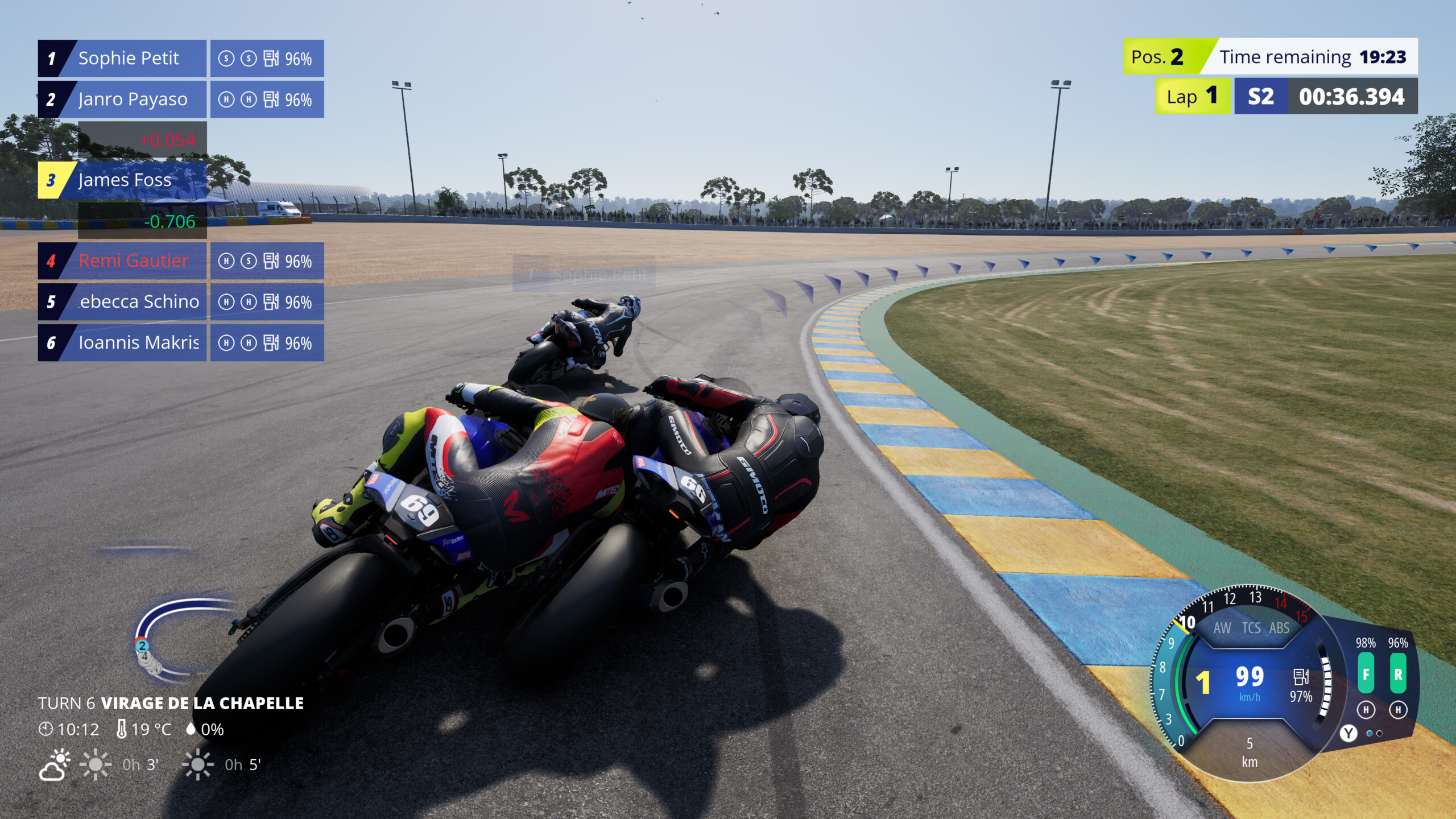Select Remi Gautier's red leaderboard entry
The width and height of the screenshot is (1456, 819).
coord(133,261)
